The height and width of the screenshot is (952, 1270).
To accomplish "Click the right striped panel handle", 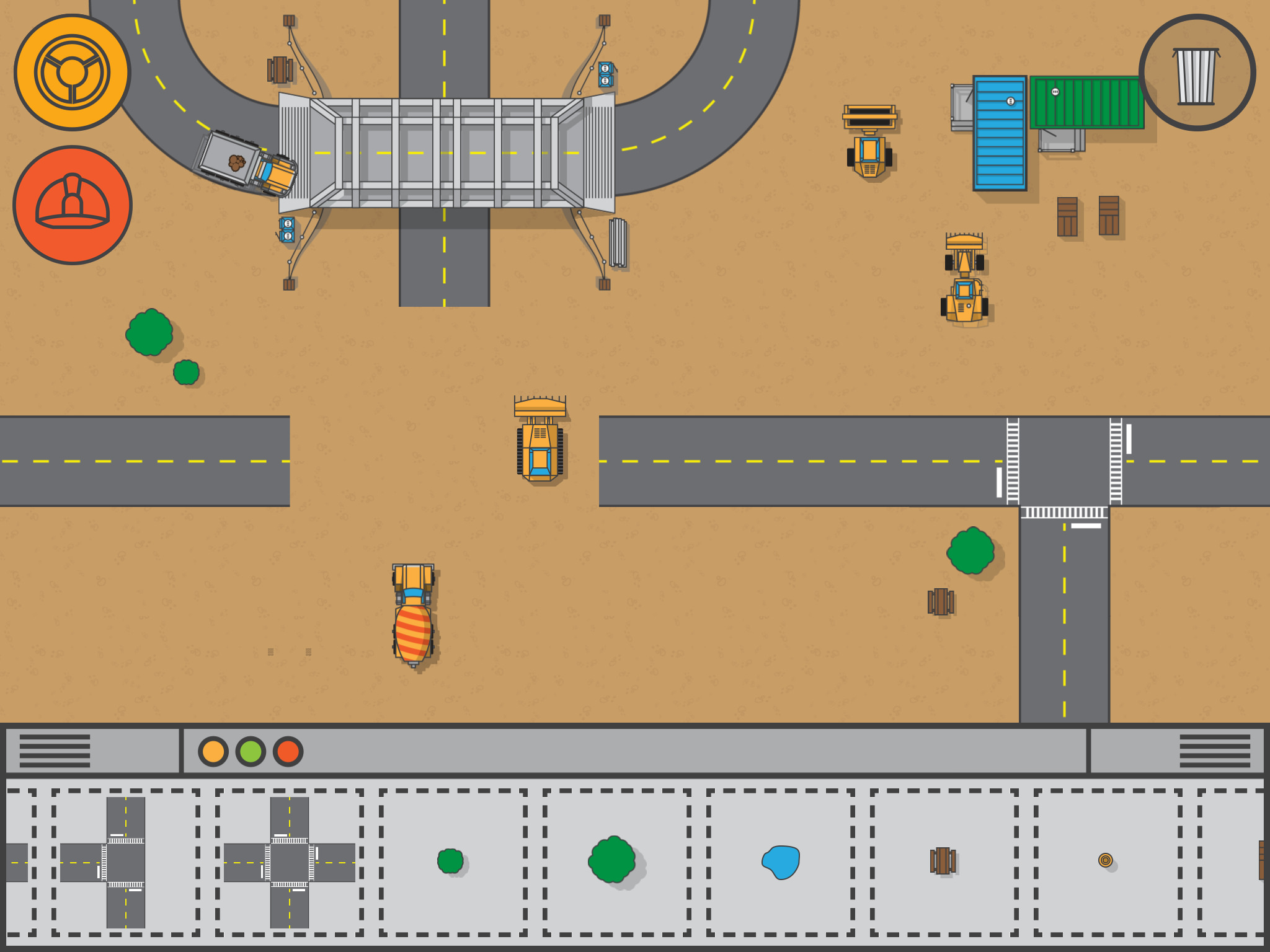I will [x=1214, y=751].
